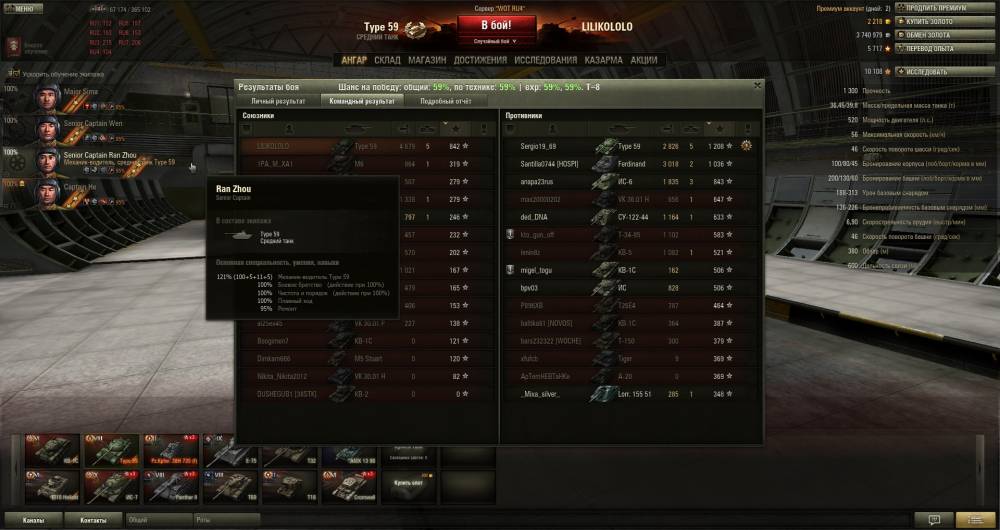Screen dimensions: 1000x530
Task: Switch to the Личный результат tab
Action: pyautogui.click(x=278, y=101)
